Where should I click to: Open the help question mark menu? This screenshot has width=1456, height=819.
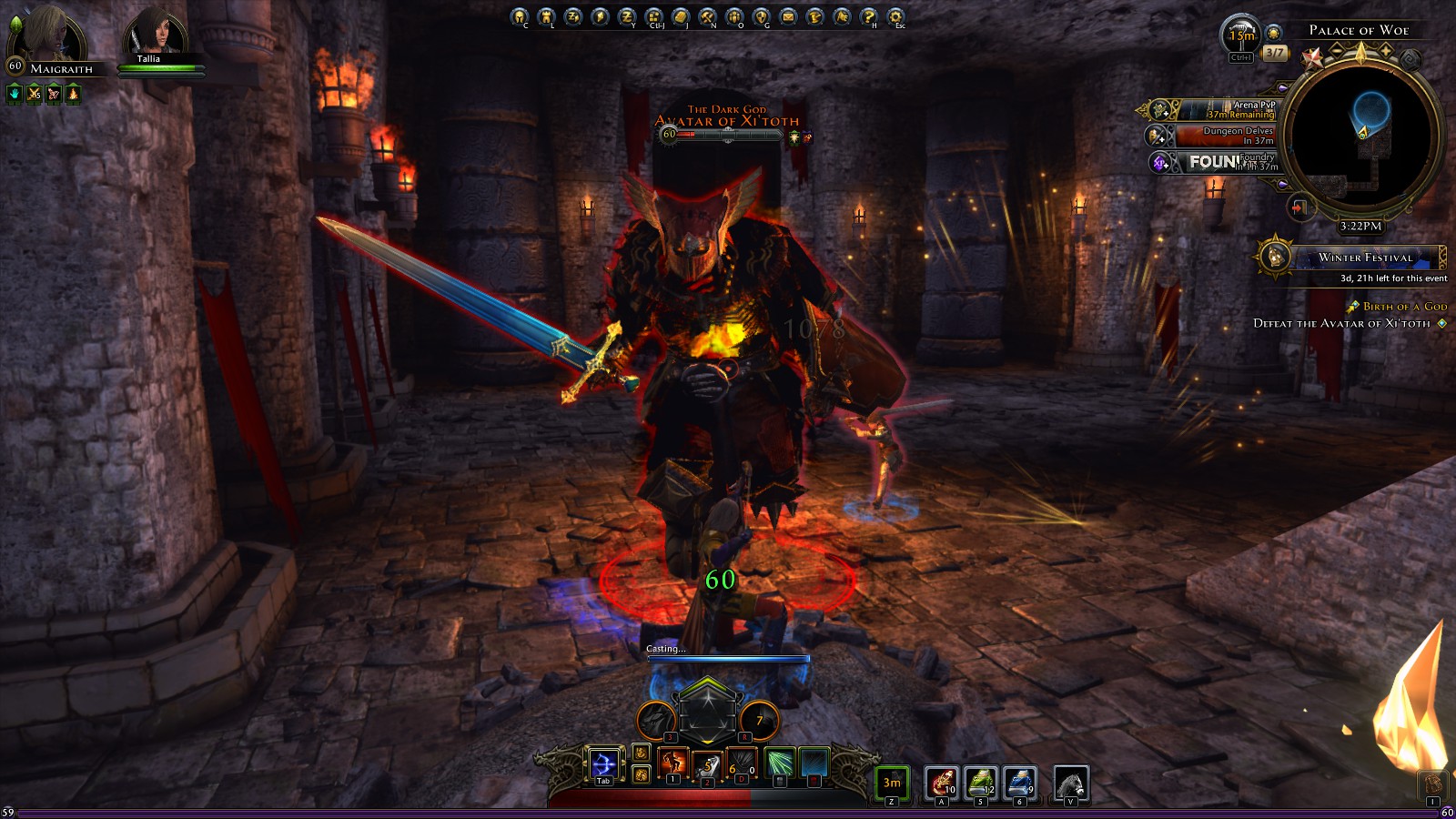869,15
